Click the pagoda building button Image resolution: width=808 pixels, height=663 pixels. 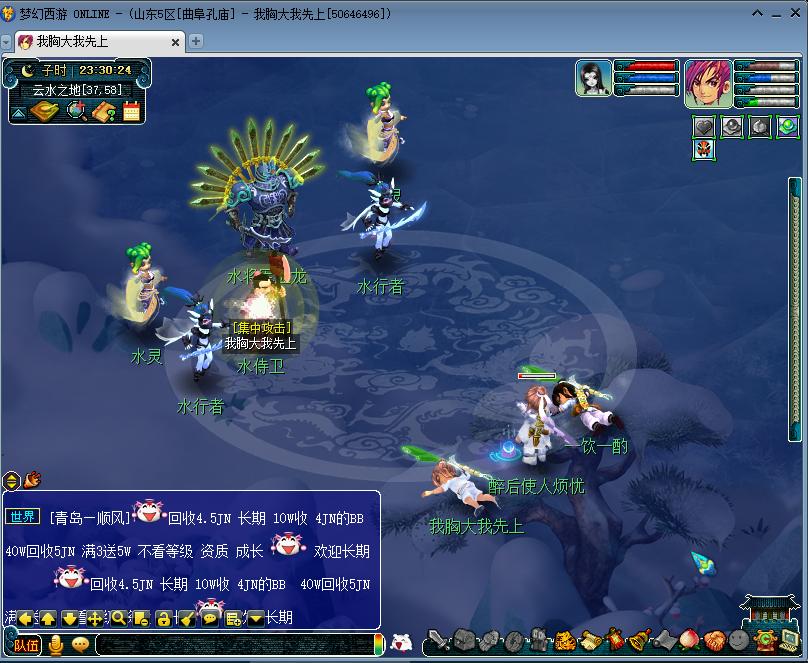tap(772, 610)
